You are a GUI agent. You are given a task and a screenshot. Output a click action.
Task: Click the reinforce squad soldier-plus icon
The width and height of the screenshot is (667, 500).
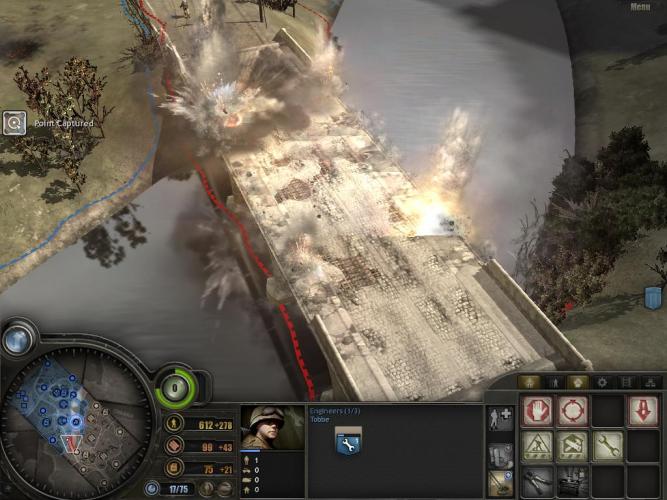(x=499, y=418)
